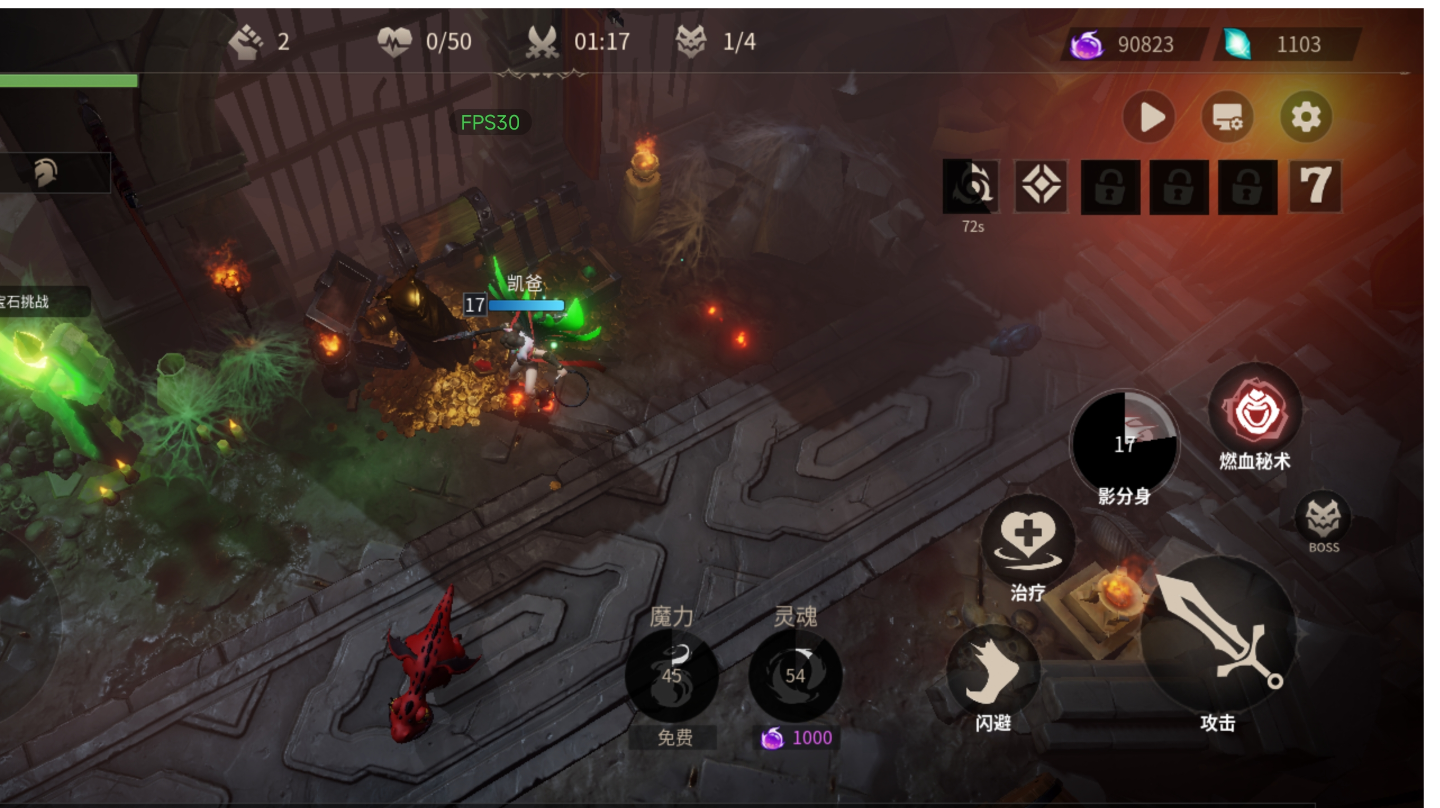This screenshot has height=808, width=1440.
Task: Select the BOSS skull icon
Action: [x=1323, y=518]
